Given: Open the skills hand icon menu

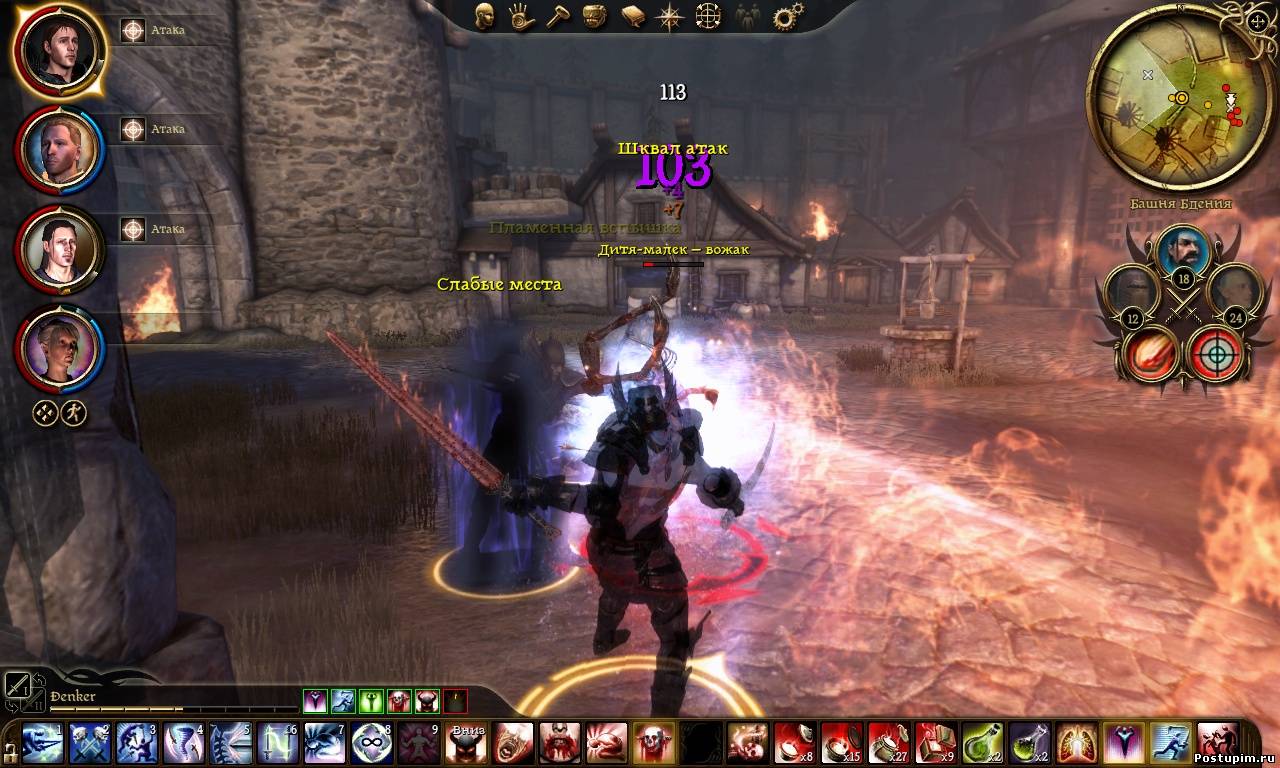Looking at the screenshot, I should click(521, 16).
